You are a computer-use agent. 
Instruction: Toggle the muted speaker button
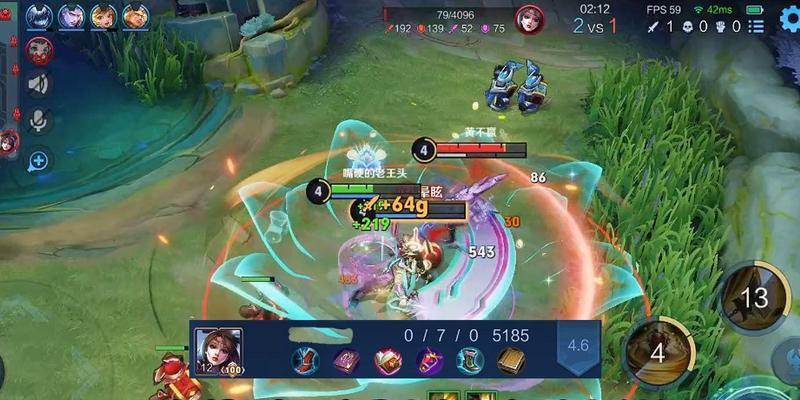click(39, 84)
